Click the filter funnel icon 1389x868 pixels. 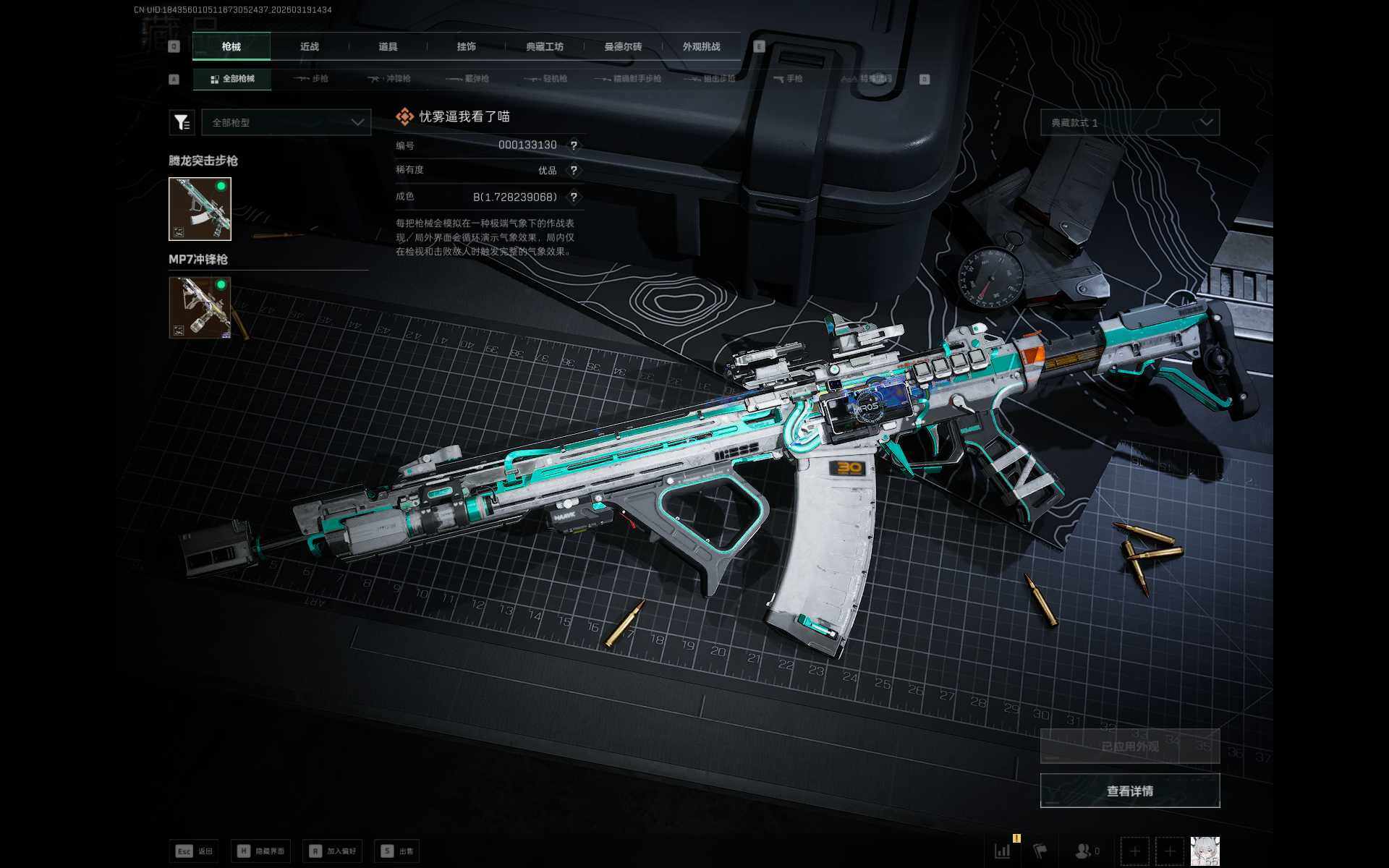tap(182, 122)
